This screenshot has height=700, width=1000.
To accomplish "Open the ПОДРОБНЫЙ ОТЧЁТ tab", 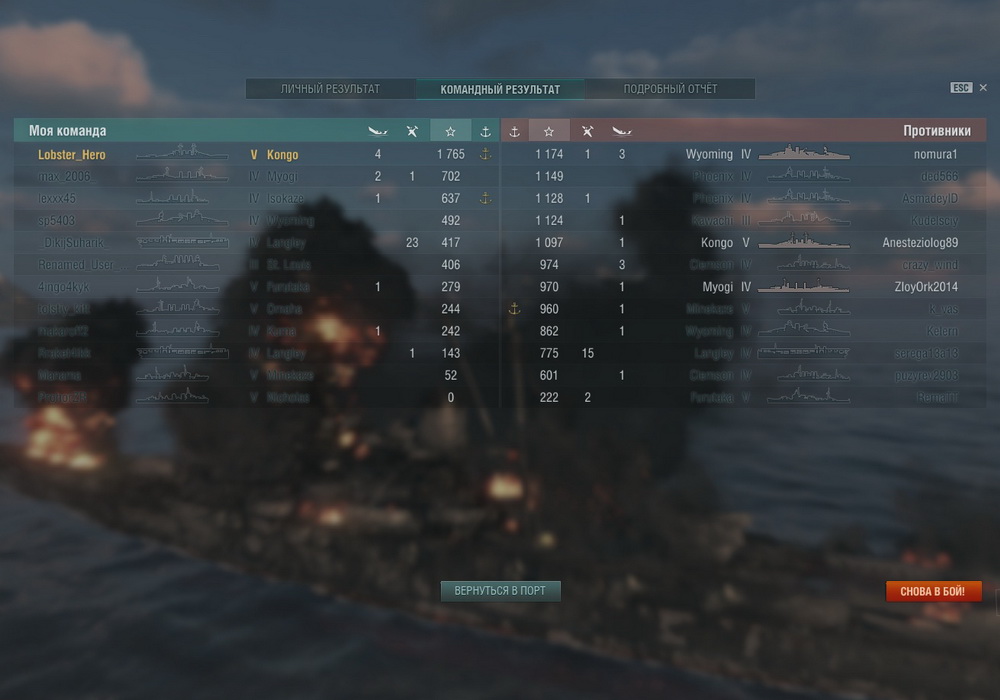I will click(670, 89).
